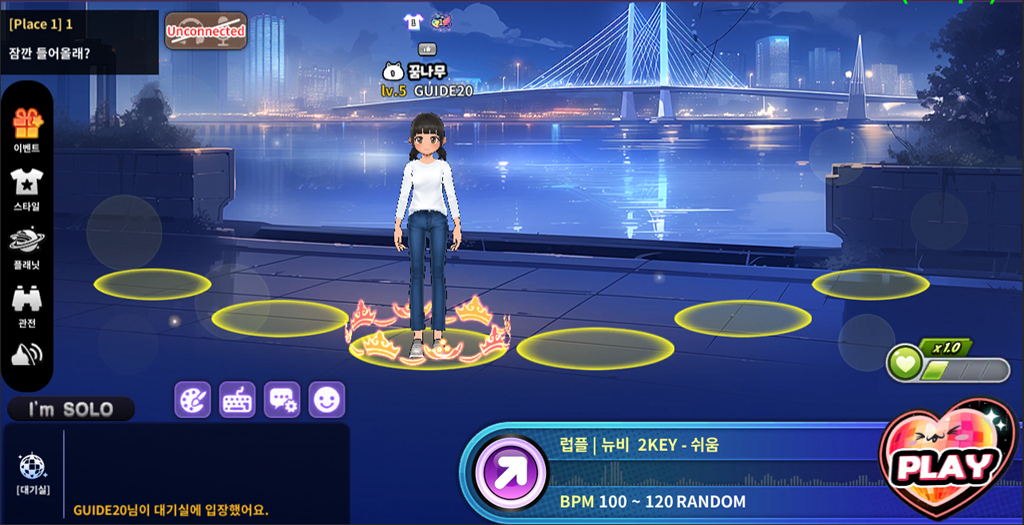Click the purple arrow song select button
The width and height of the screenshot is (1024, 525).
point(511,472)
